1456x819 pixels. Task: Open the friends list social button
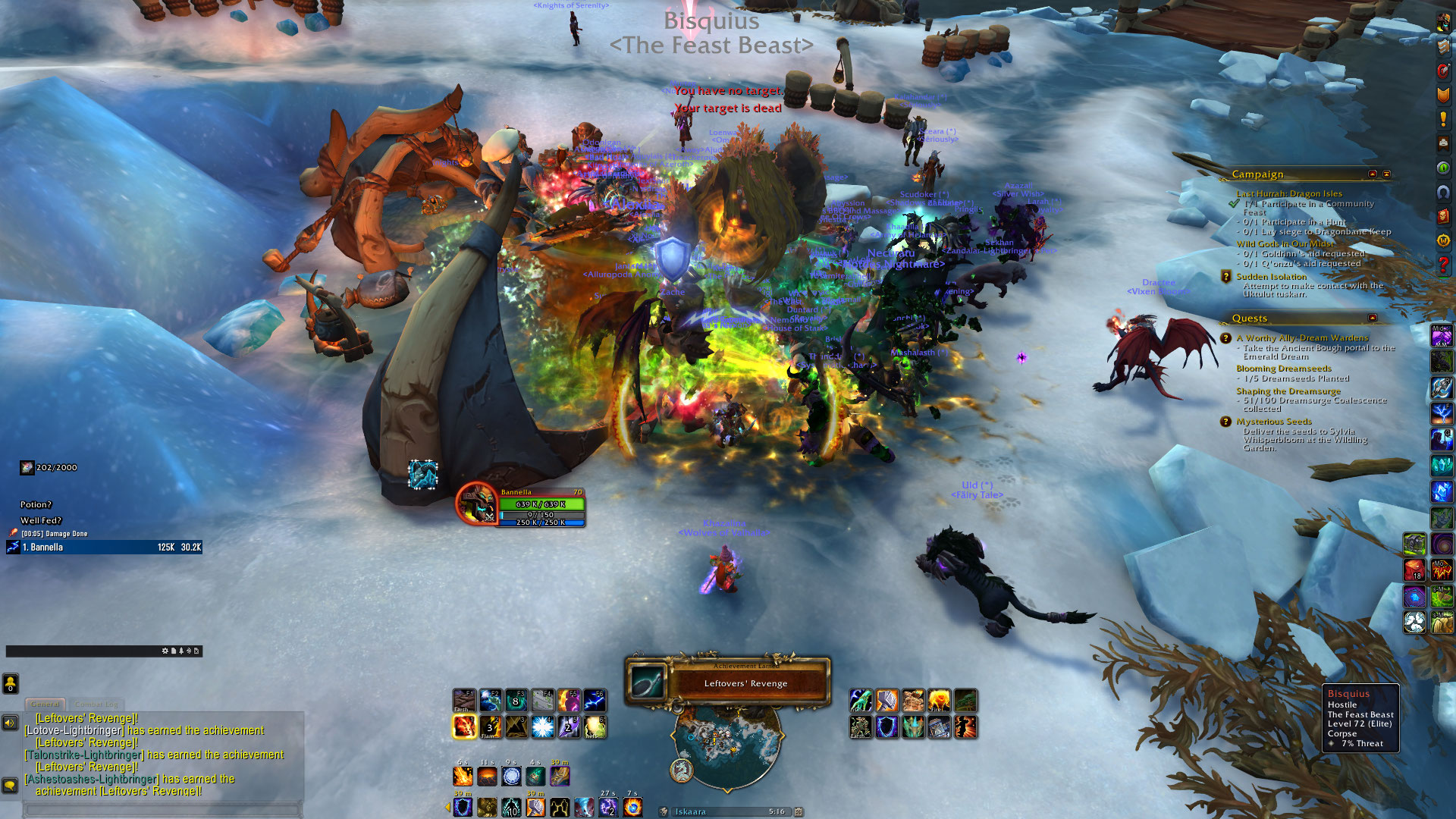click(x=11, y=684)
